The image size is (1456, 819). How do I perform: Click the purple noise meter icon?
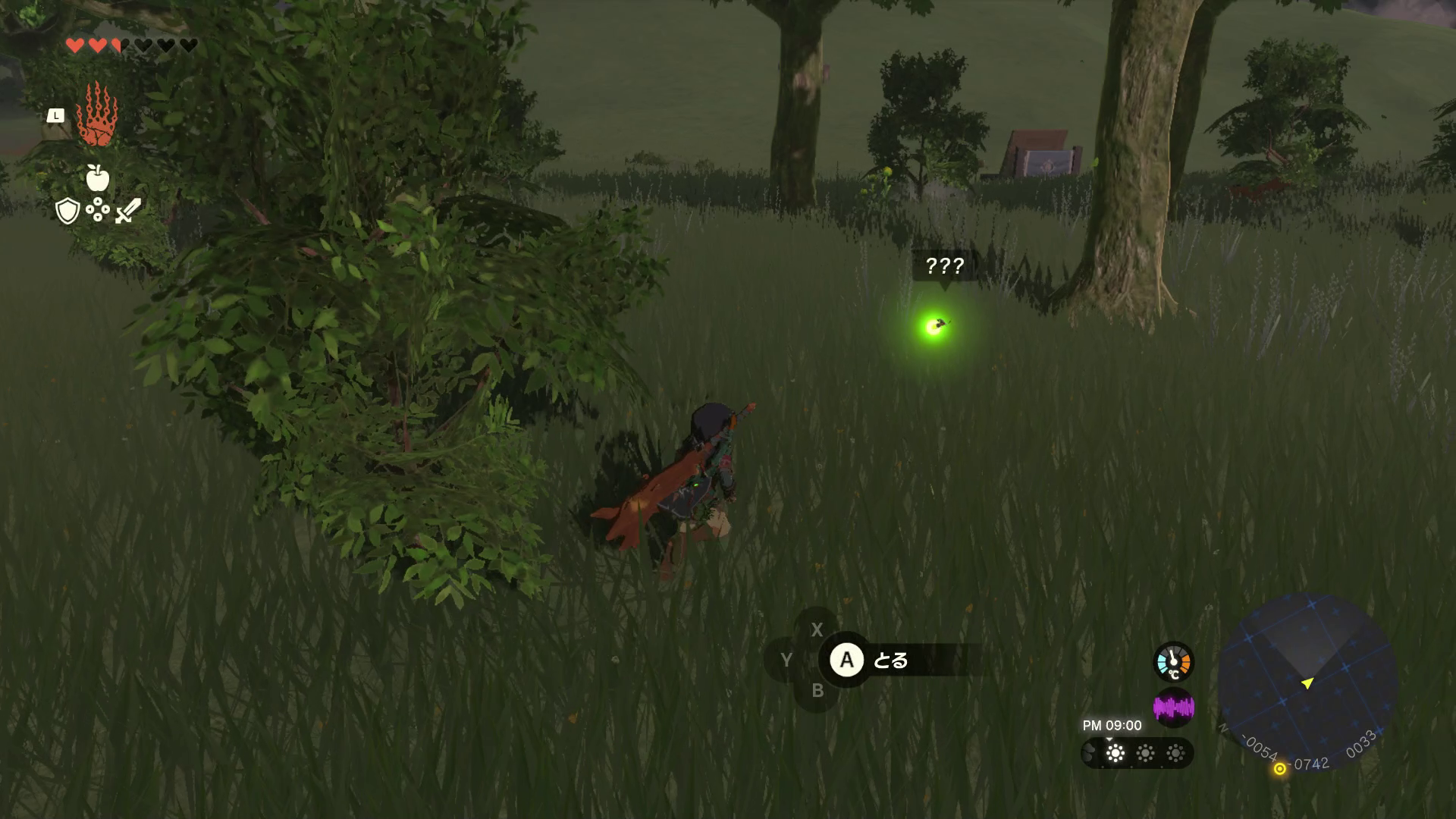pos(1173,708)
